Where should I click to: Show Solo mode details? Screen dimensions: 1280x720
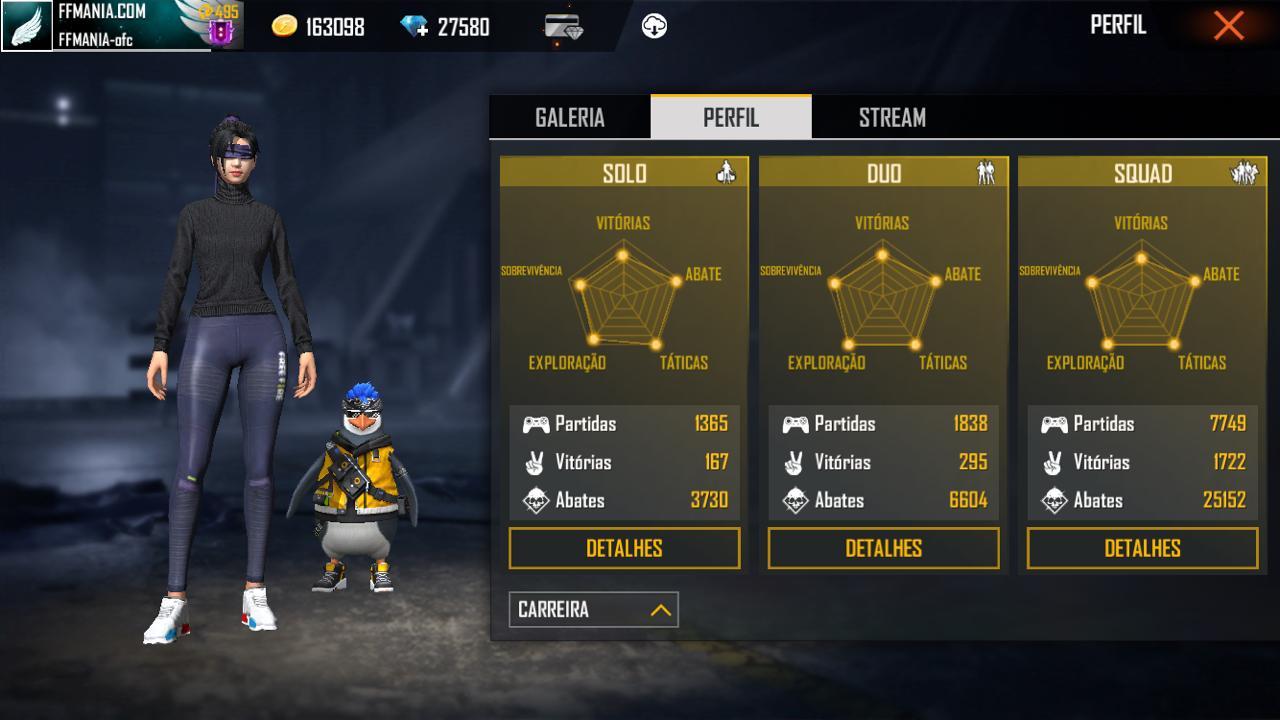pyautogui.click(x=624, y=548)
